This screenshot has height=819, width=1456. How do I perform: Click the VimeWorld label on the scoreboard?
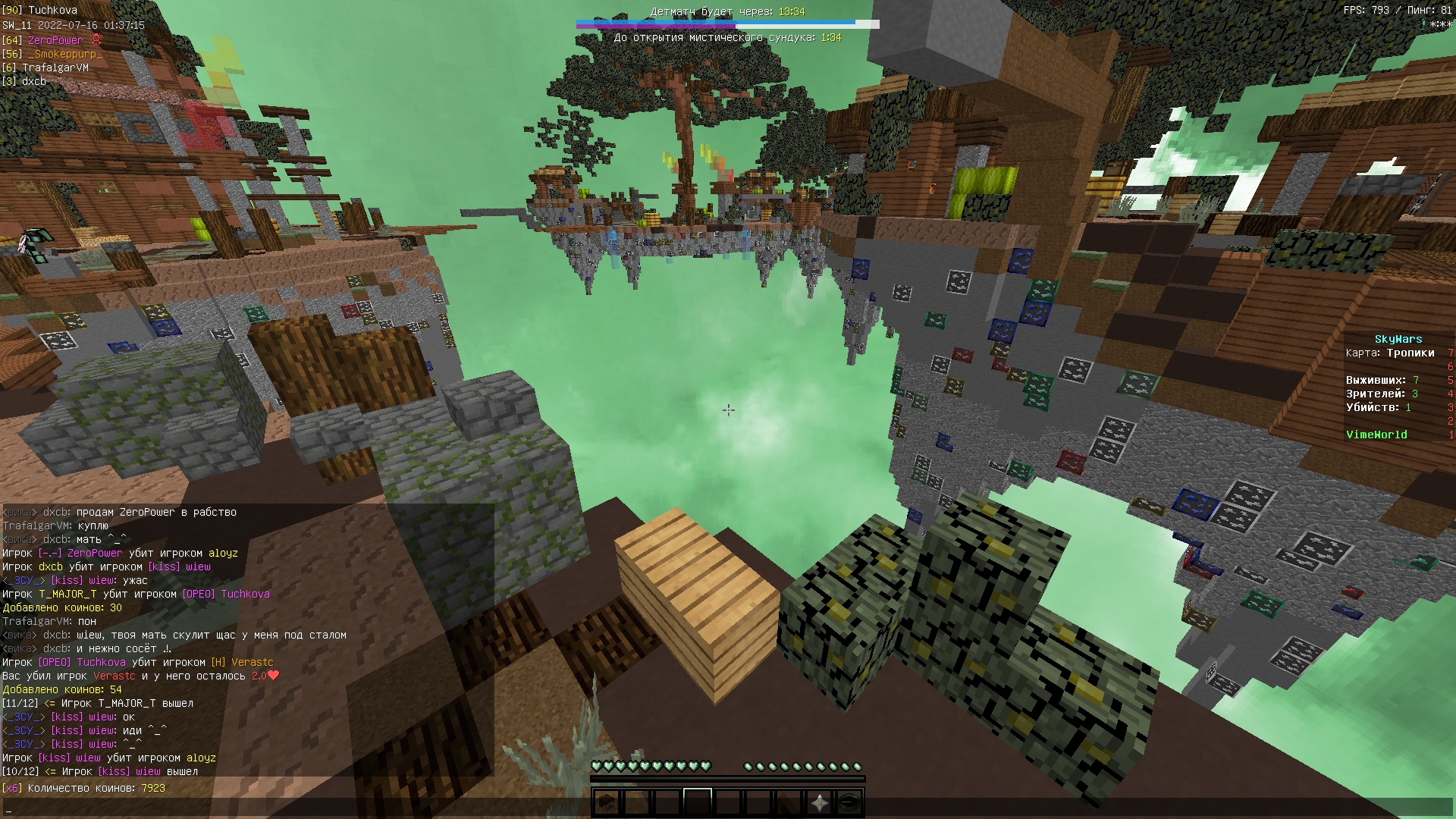(1376, 435)
